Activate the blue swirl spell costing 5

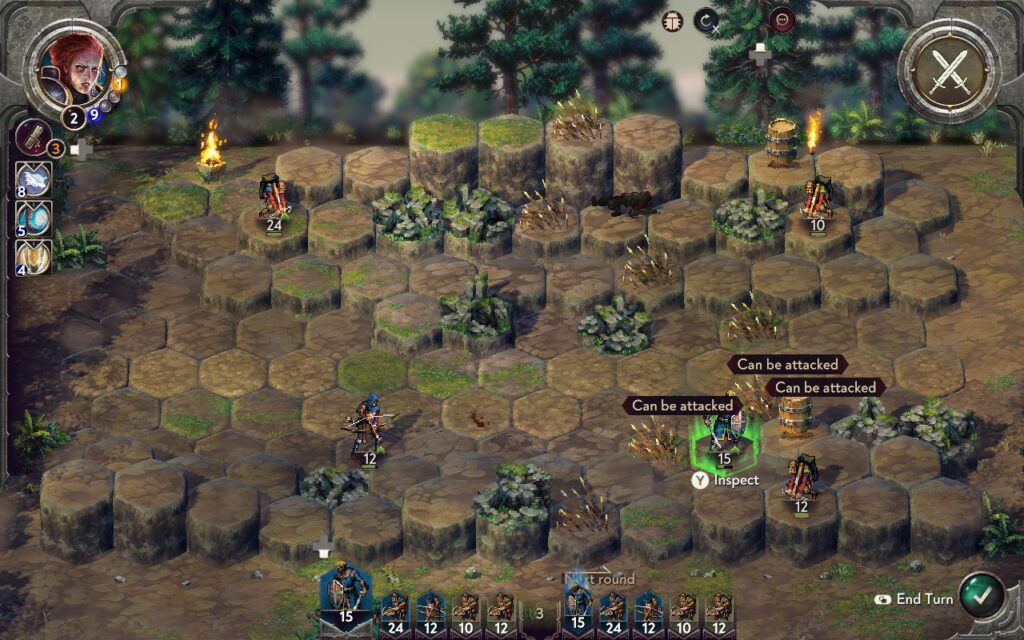point(34,218)
